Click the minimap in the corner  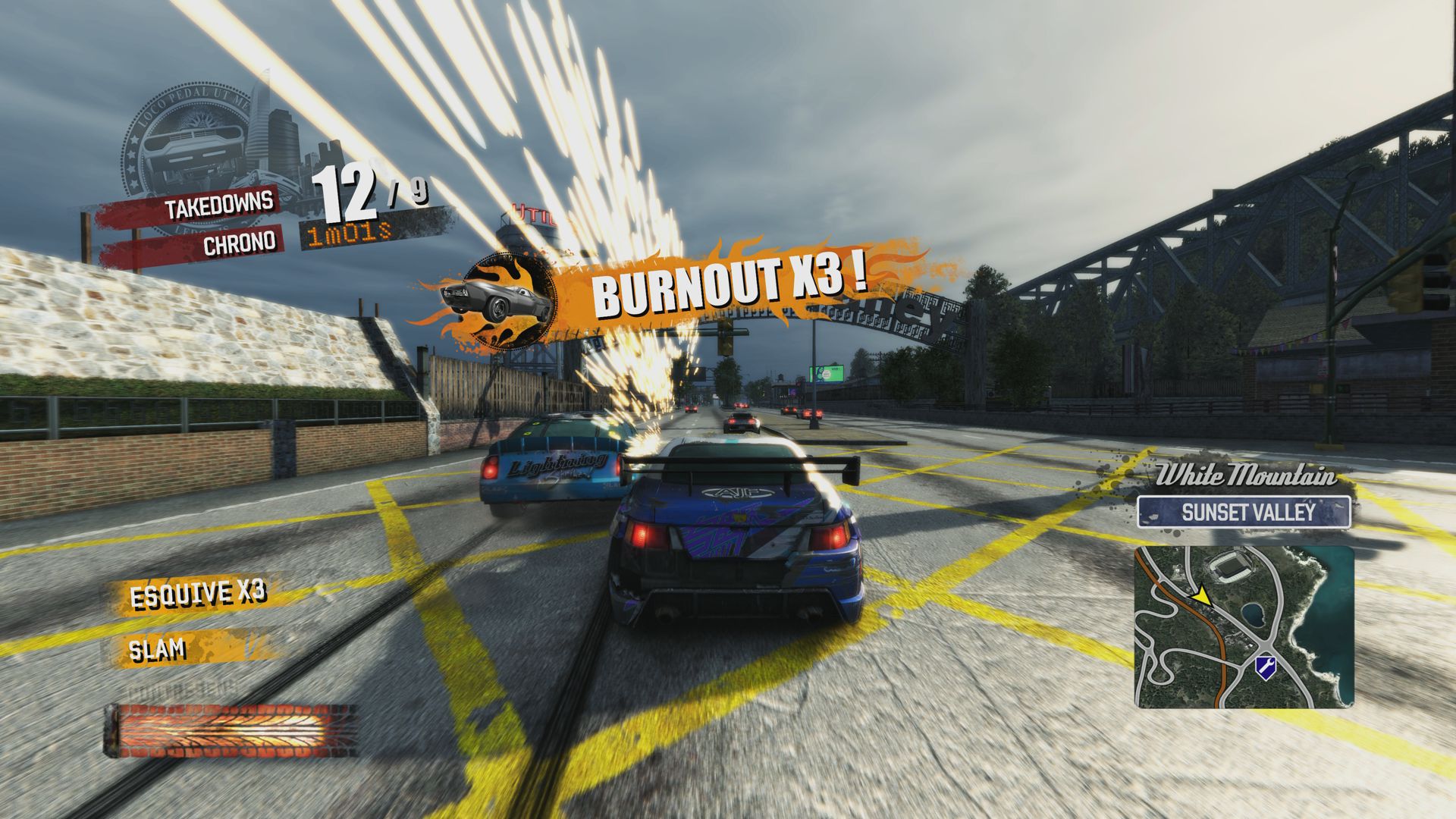coord(1244,627)
